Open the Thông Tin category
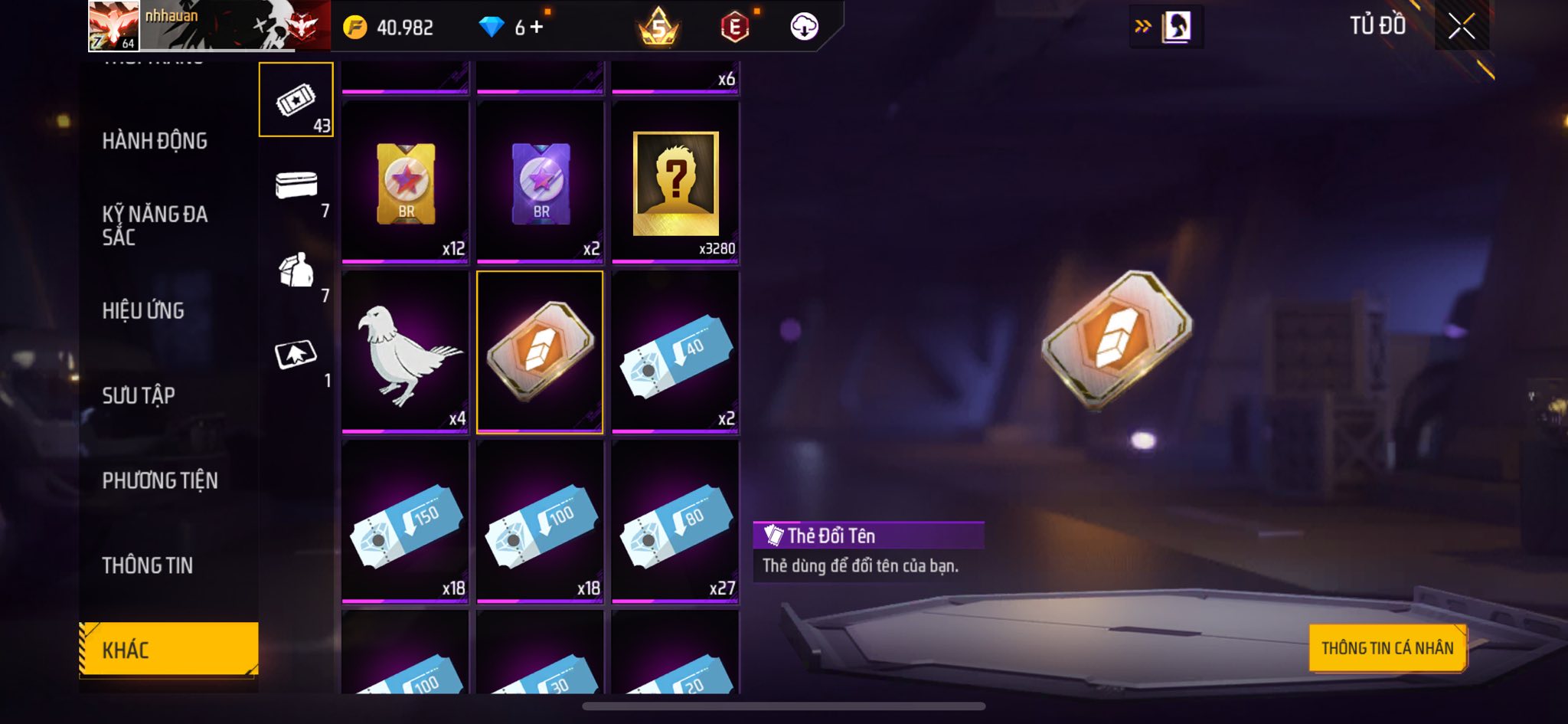1568x724 pixels. (x=148, y=565)
